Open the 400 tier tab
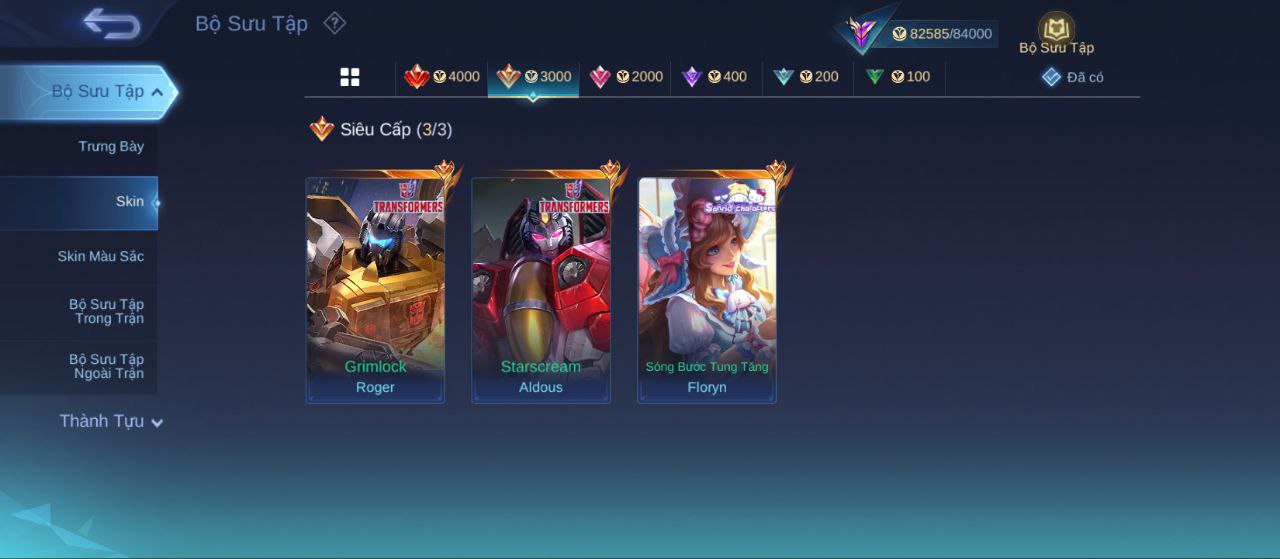This screenshot has height=559, width=1280. (714, 77)
